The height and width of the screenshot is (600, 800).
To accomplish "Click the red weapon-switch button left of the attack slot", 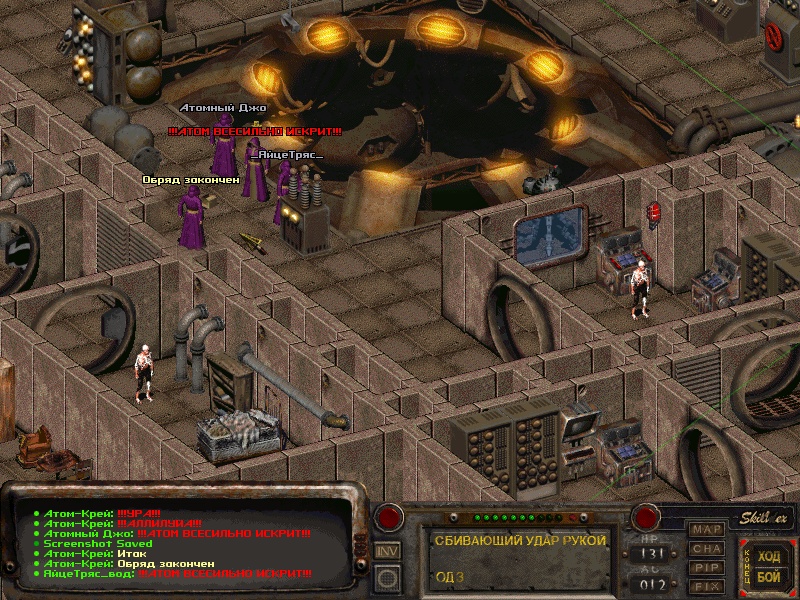I will [388, 518].
